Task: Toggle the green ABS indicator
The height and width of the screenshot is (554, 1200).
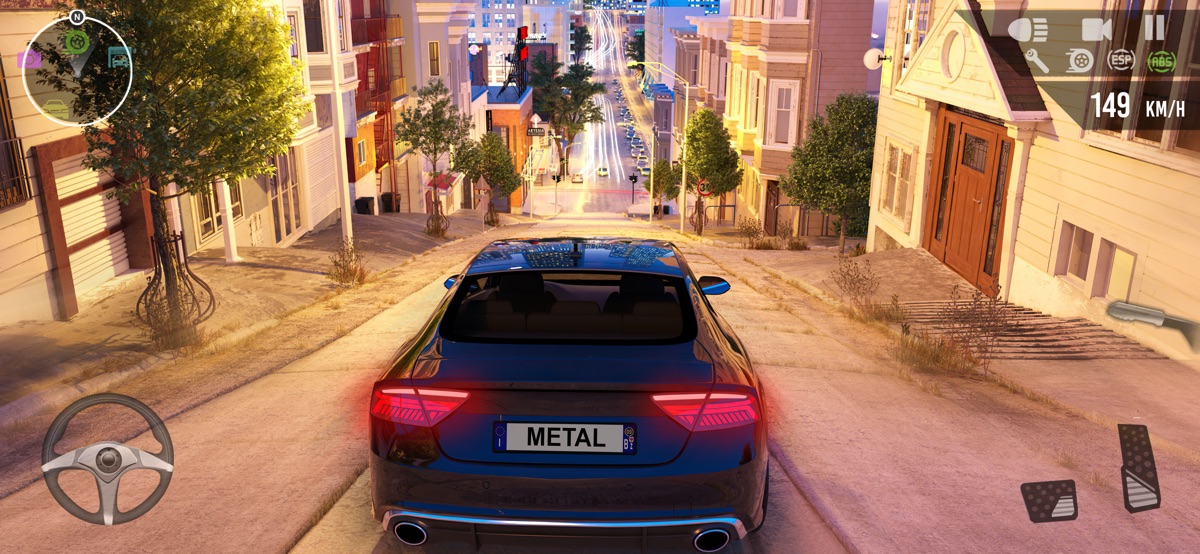Action: click(1161, 61)
